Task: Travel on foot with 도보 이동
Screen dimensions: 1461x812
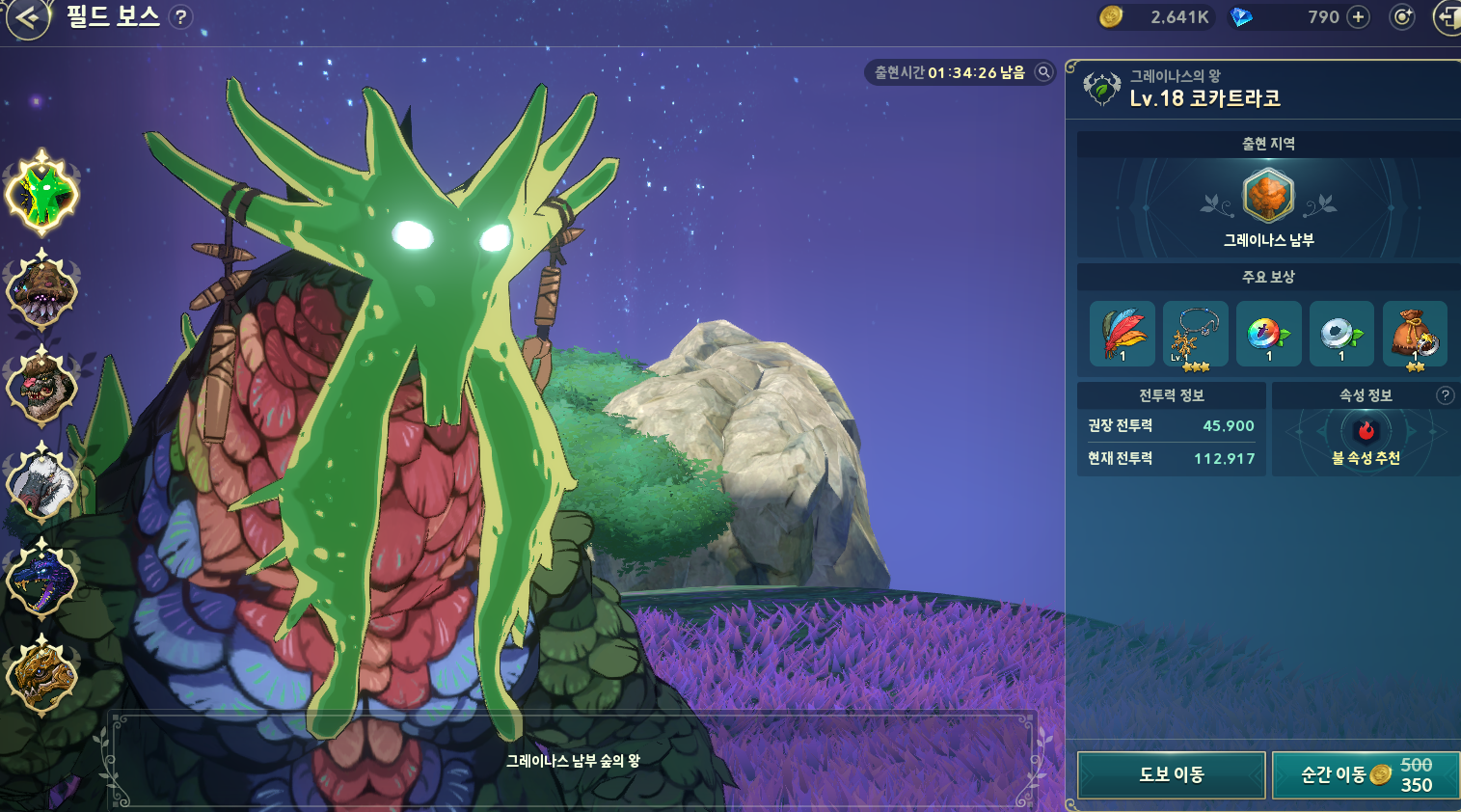Action: tap(1171, 774)
